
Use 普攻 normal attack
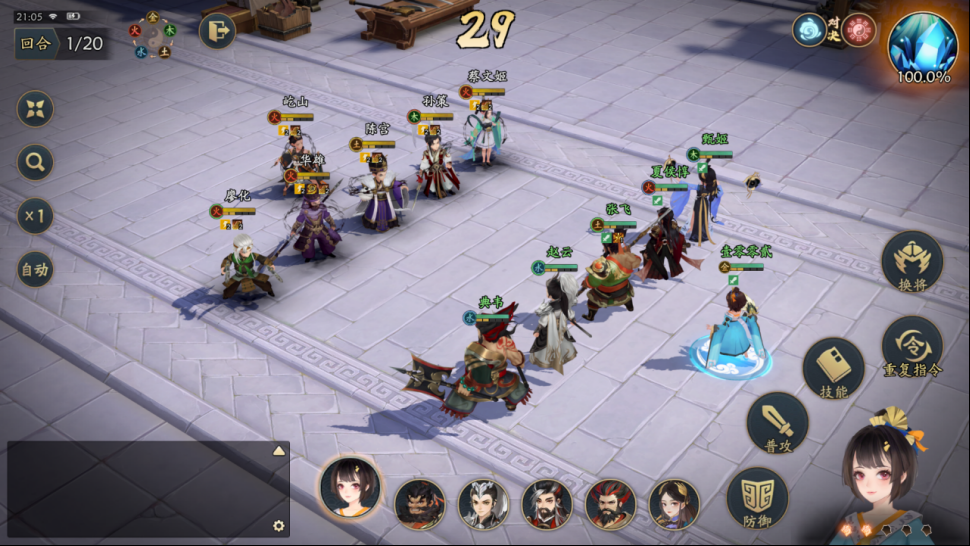click(x=777, y=423)
